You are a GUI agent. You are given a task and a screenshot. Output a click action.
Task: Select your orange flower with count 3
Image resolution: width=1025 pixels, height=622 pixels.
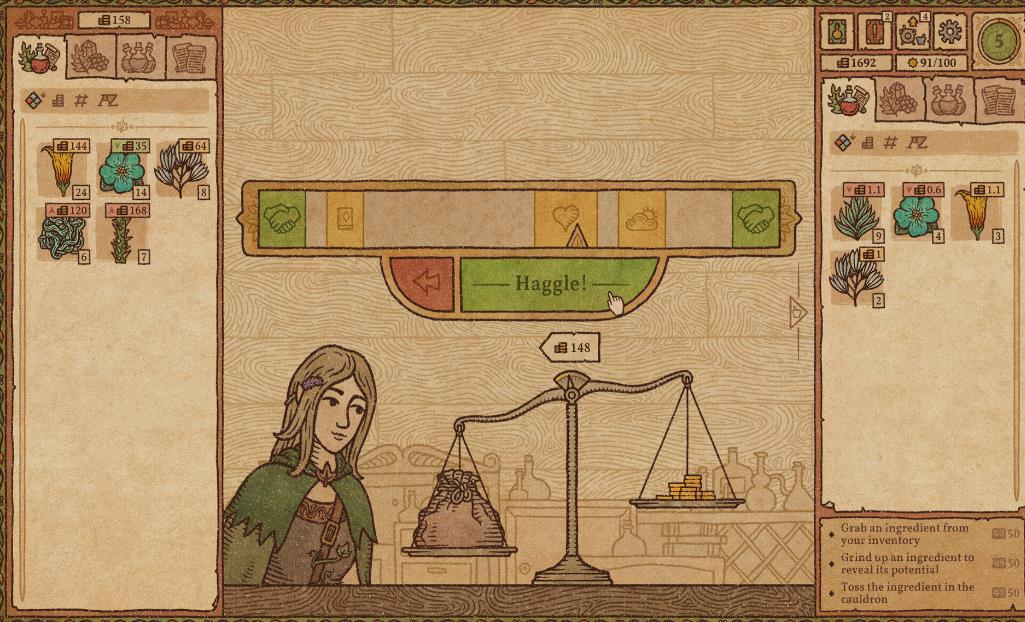coord(976,214)
